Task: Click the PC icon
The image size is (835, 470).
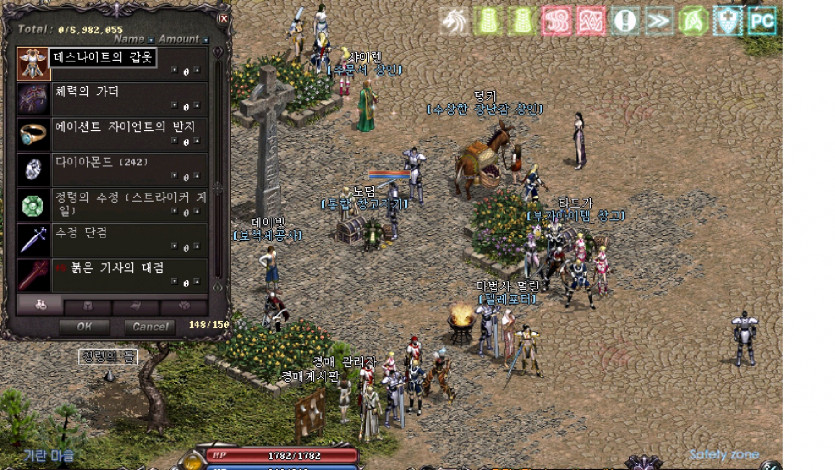Action: (x=762, y=20)
